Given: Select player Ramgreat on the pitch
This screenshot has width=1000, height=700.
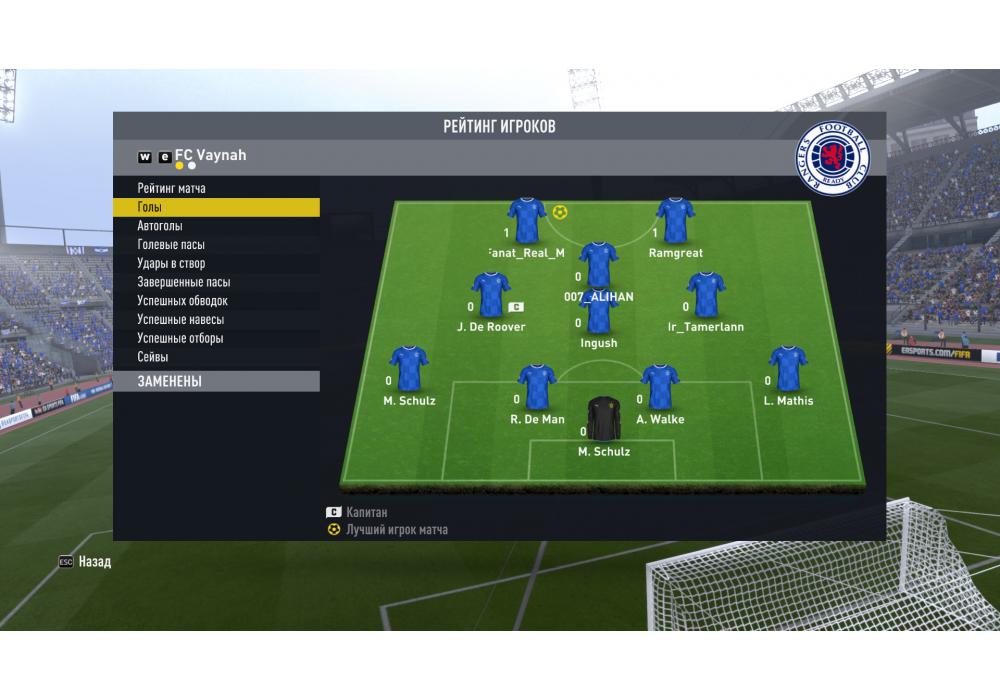Looking at the screenshot, I should click(x=675, y=221).
